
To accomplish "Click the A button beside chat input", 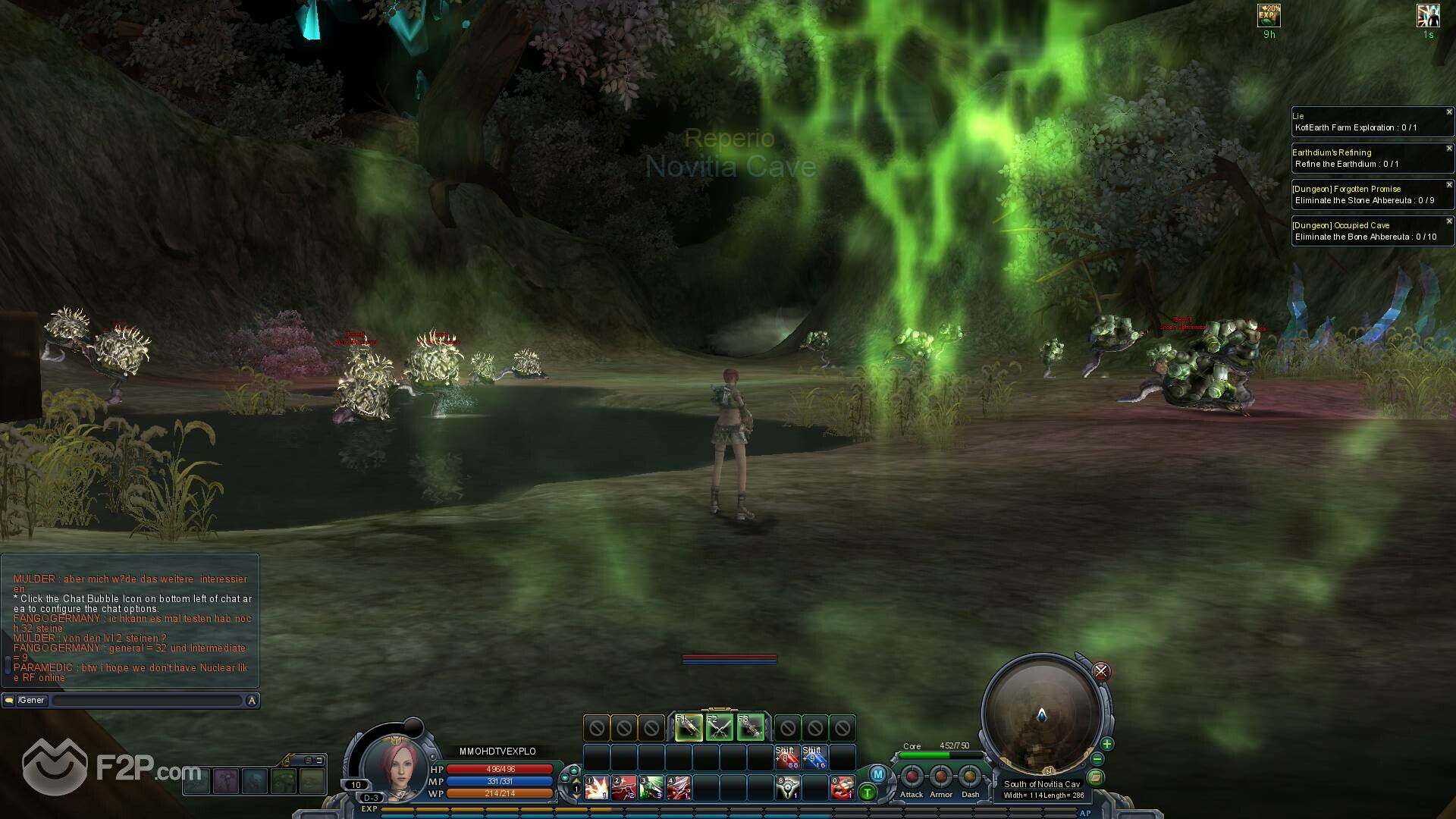I will pyautogui.click(x=252, y=701).
